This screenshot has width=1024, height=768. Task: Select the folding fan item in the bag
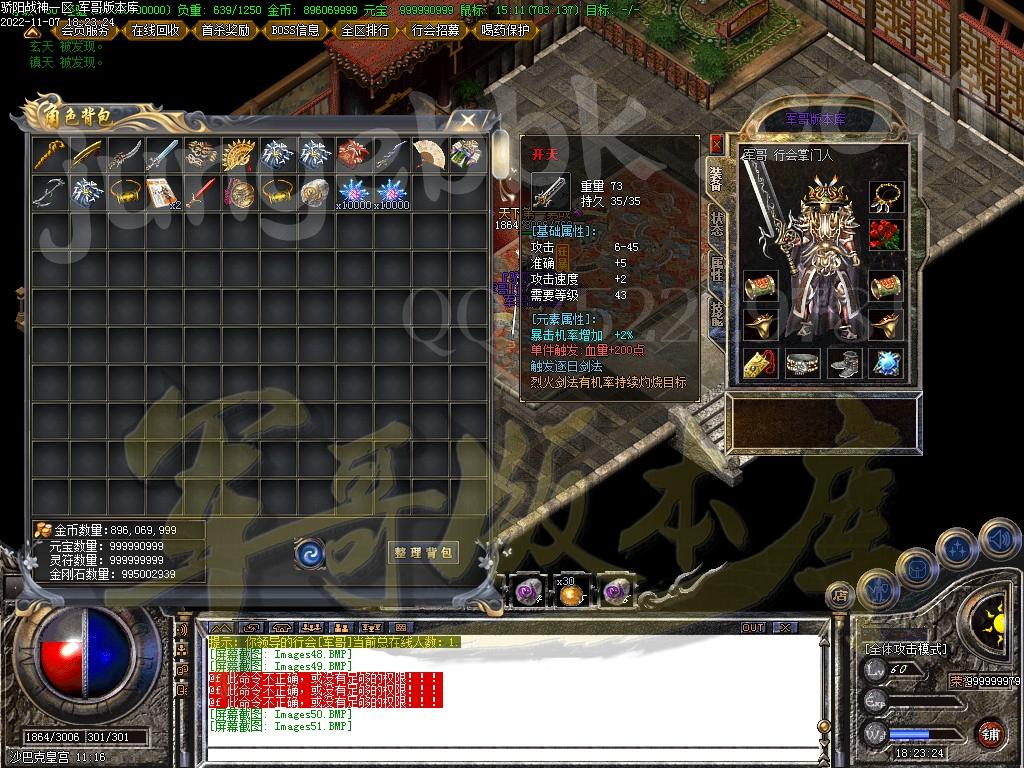(x=429, y=153)
